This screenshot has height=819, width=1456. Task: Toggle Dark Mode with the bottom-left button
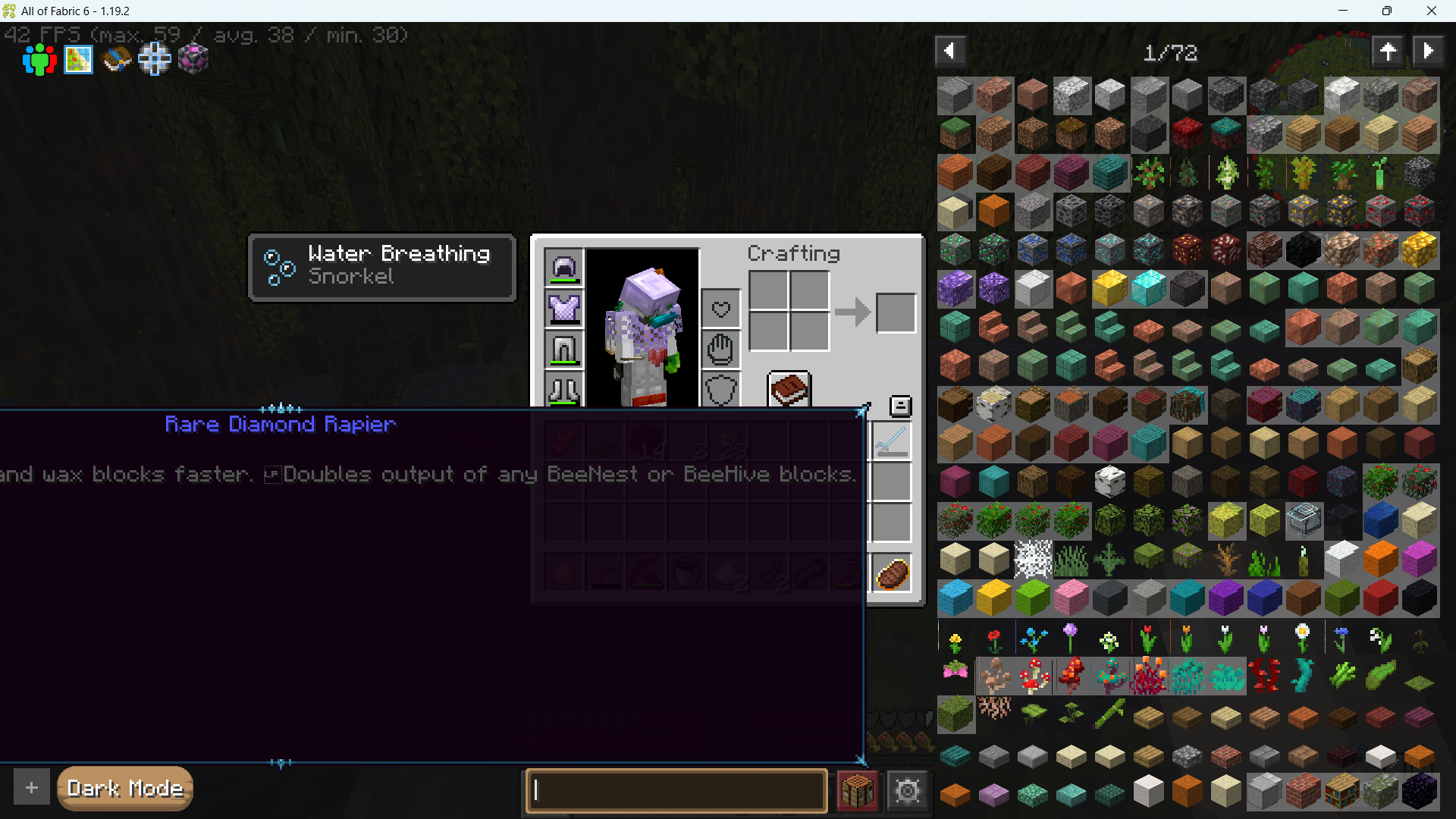point(124,789)
